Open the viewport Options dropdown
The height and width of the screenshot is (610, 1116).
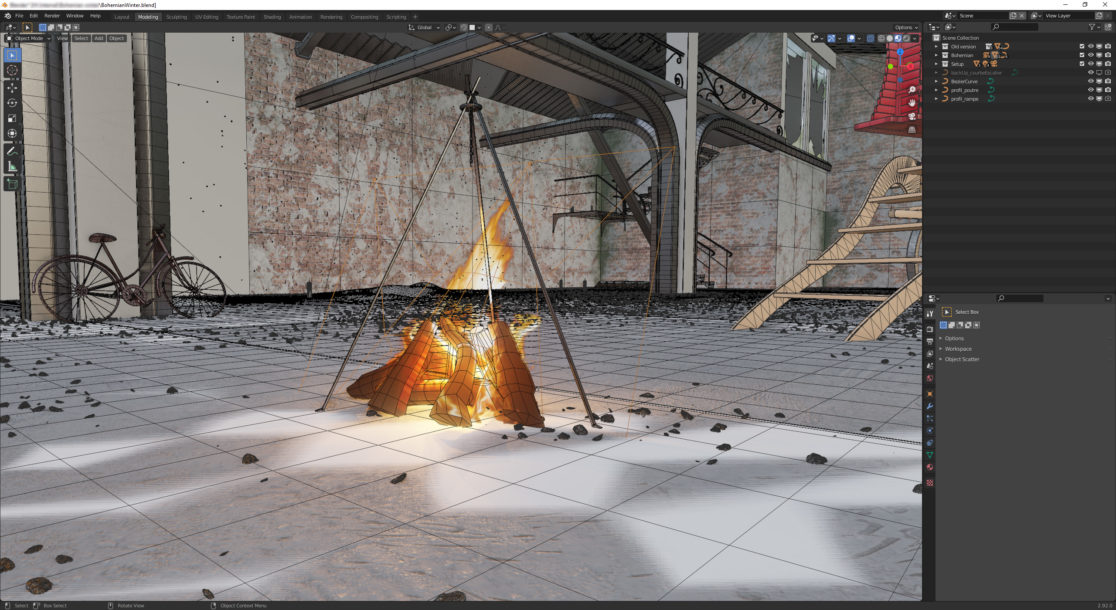pyautogui.click(x=905, y=27)
